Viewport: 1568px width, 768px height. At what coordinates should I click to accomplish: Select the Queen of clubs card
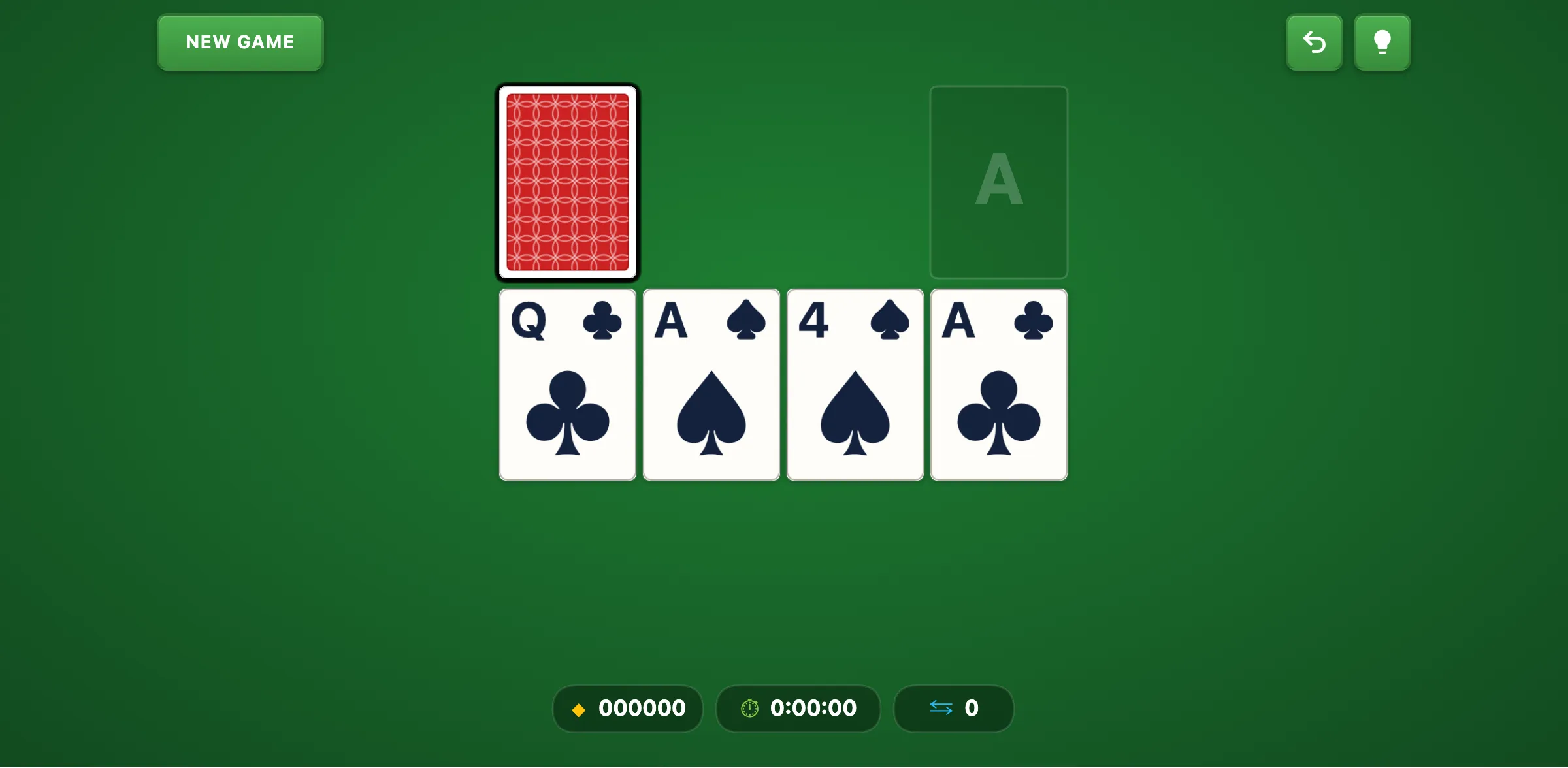click(567, 385)
